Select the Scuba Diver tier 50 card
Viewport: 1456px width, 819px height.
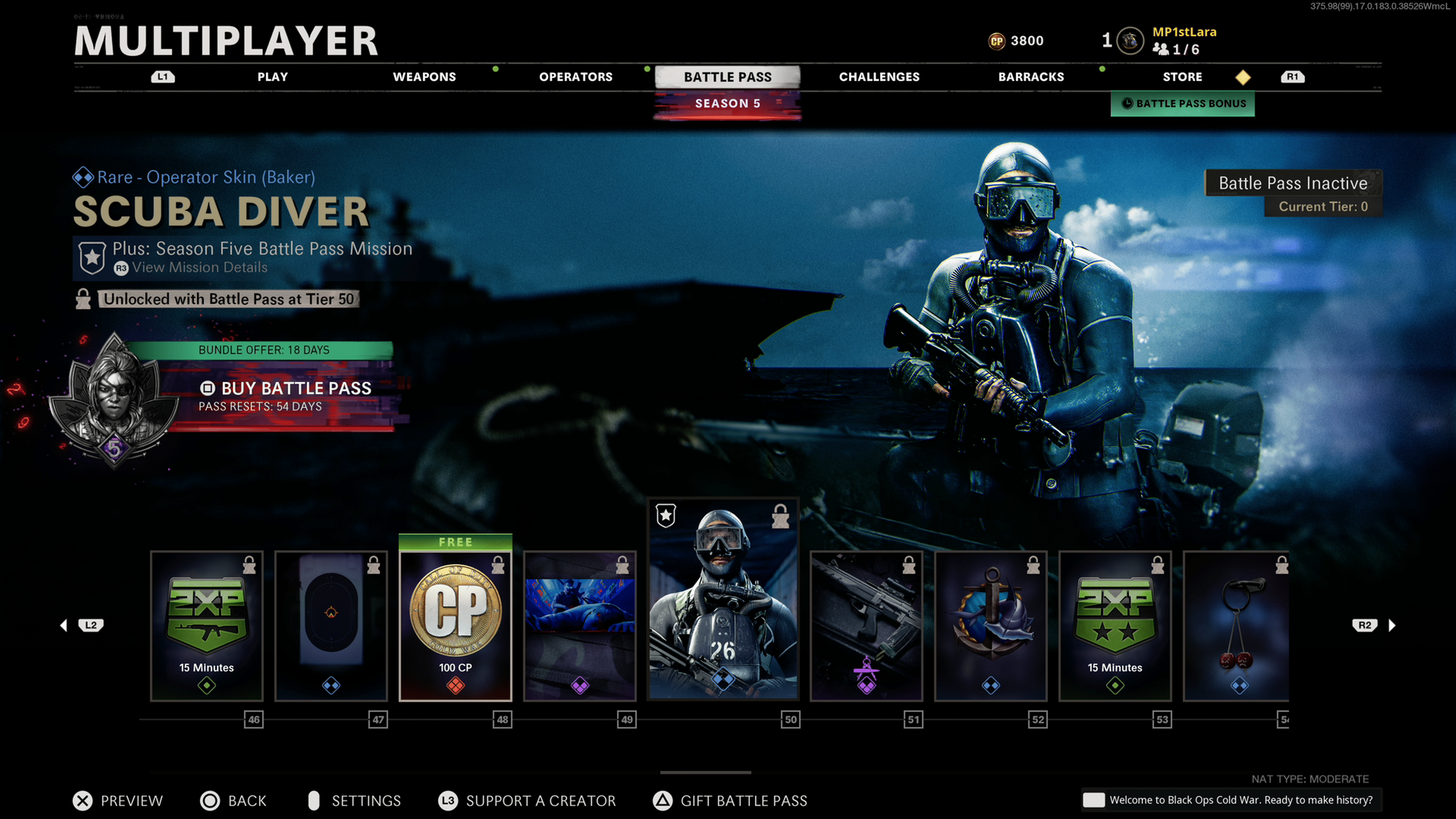[x=723, y=599]
